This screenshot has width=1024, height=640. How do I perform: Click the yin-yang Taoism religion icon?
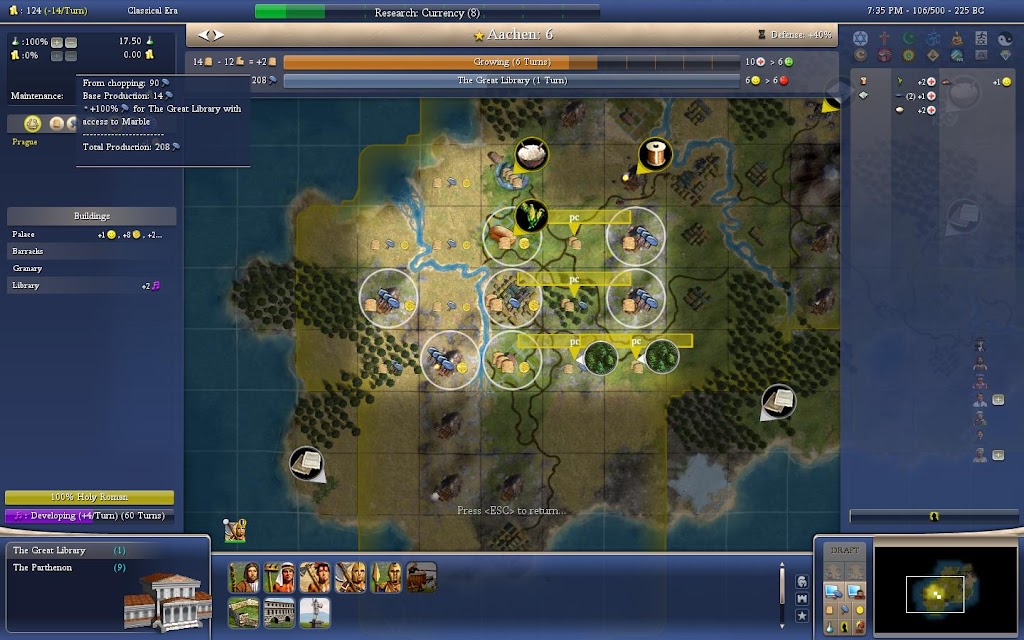coord(1006,37)
